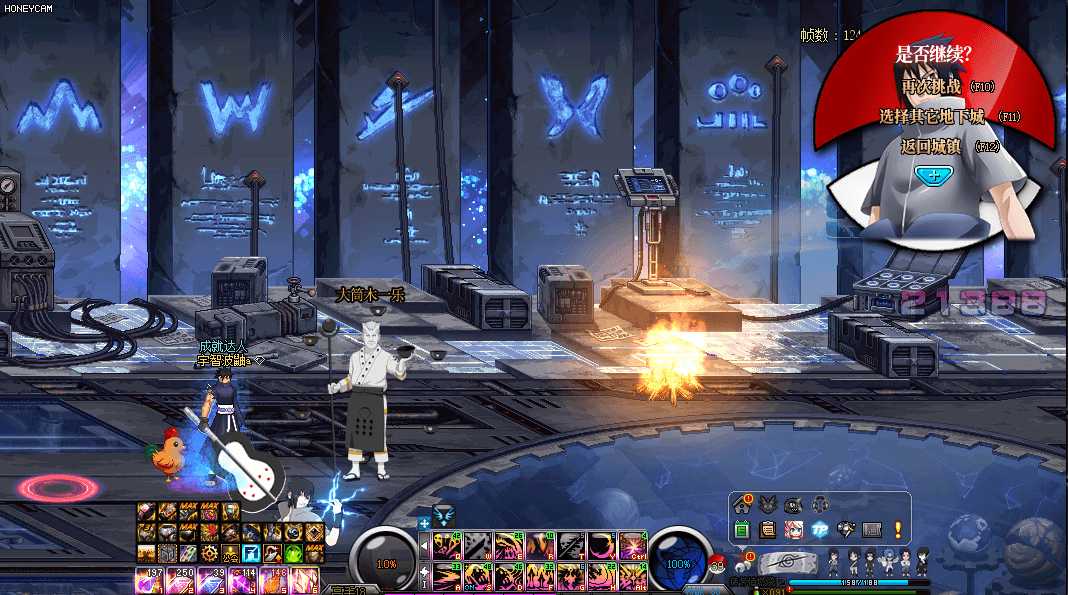Click the leaf-village headband icon
The image size is (1068, 595).
(x=790, y=564)
